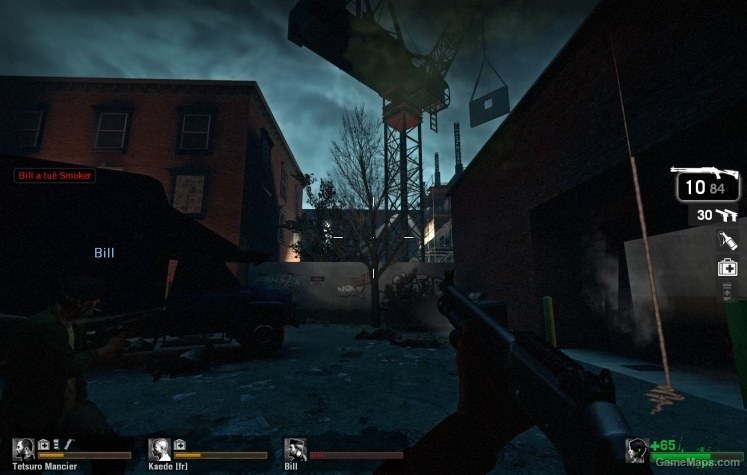Choose the dimmed pills slot
The width and height of the screenshot is (747, 475).
click(728, 291)
